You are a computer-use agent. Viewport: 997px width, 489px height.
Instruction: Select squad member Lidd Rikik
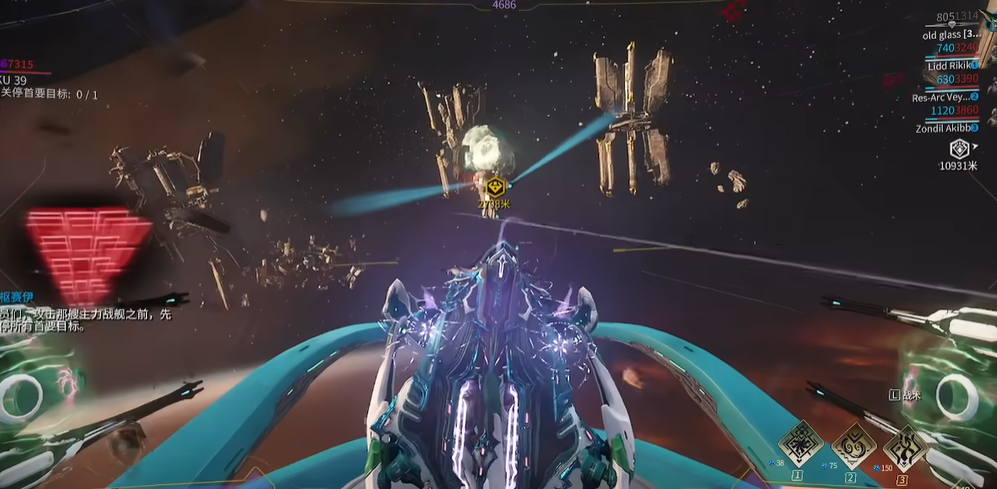(x=950, y=66)
